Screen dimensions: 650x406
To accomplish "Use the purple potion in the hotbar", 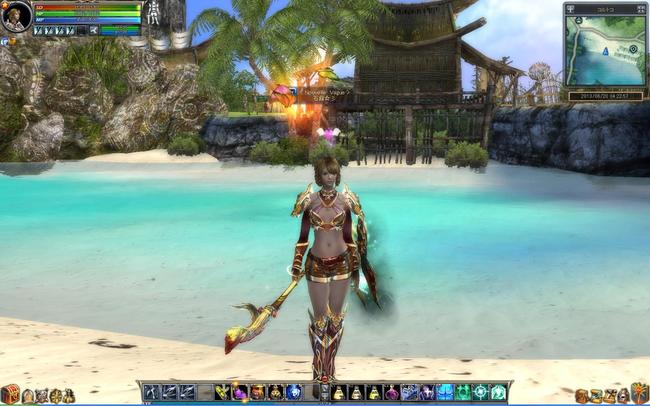I will pyautogui.click(x=392, y=392).
